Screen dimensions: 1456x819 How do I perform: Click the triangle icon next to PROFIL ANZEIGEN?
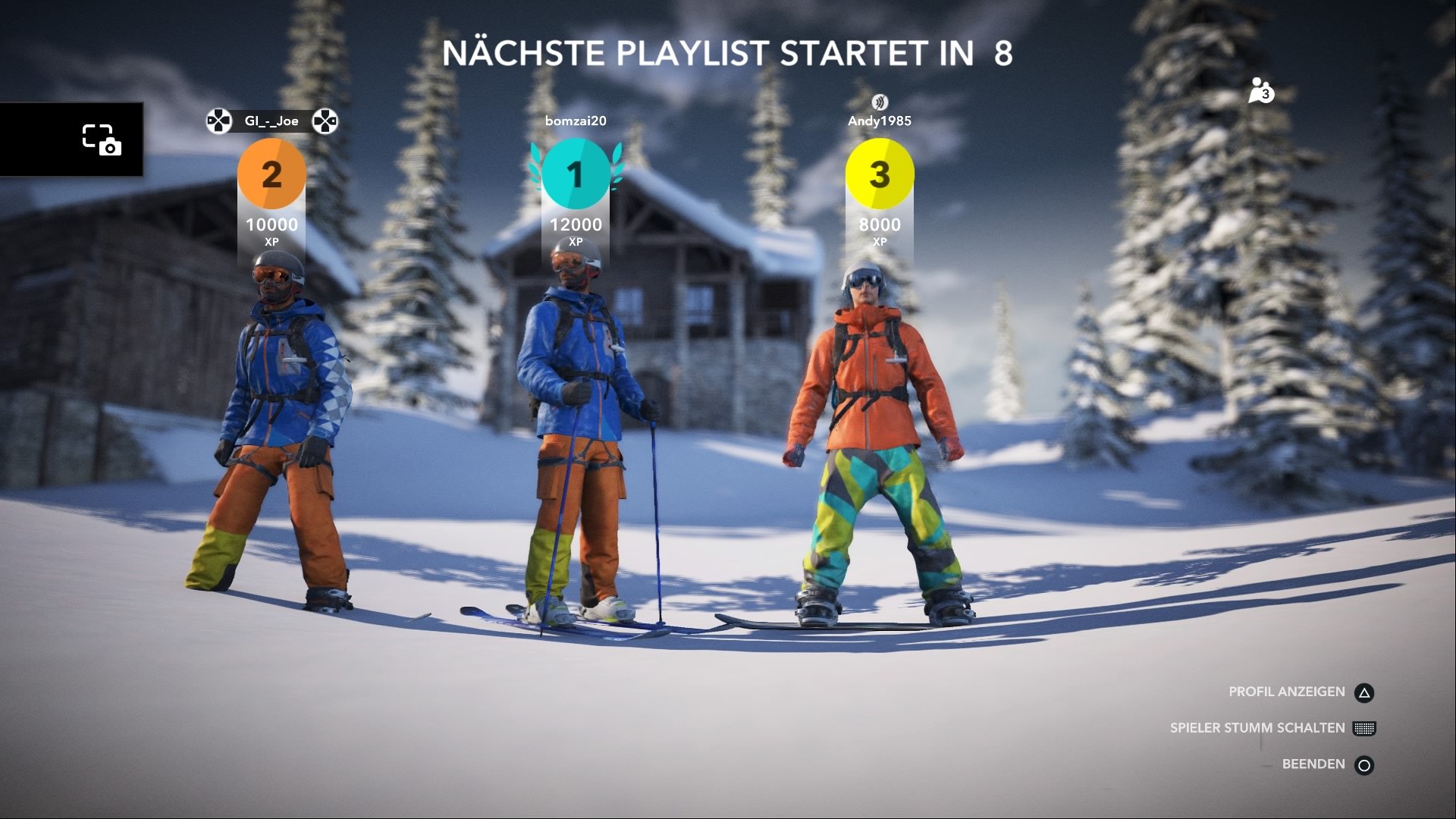pos(1363,691)
